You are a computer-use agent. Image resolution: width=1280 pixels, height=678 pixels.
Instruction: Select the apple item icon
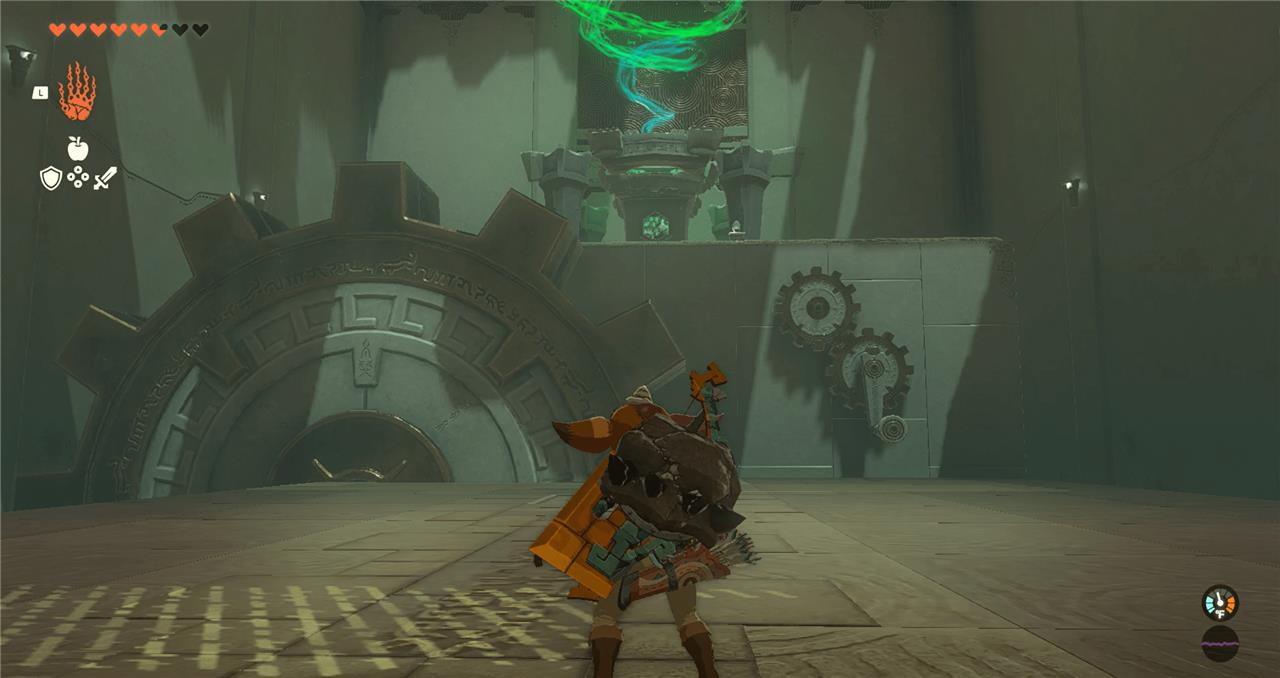pyautogui.click(x=77, y=148)
